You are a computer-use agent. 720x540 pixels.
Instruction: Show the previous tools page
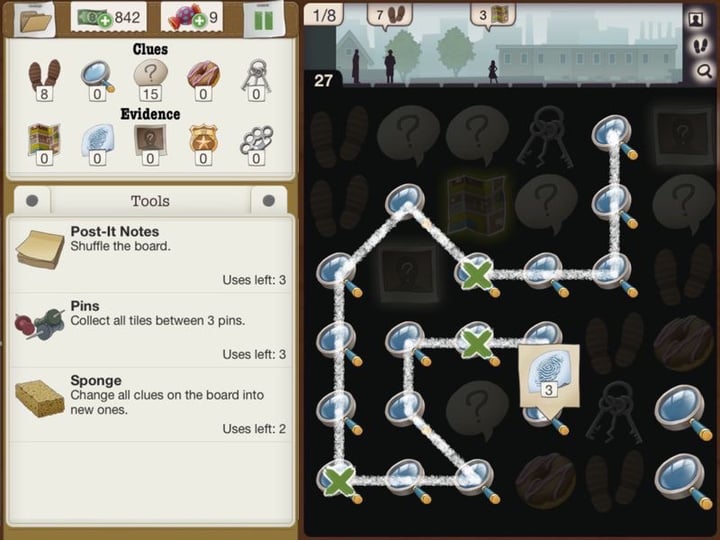click(x=32, y=200)
